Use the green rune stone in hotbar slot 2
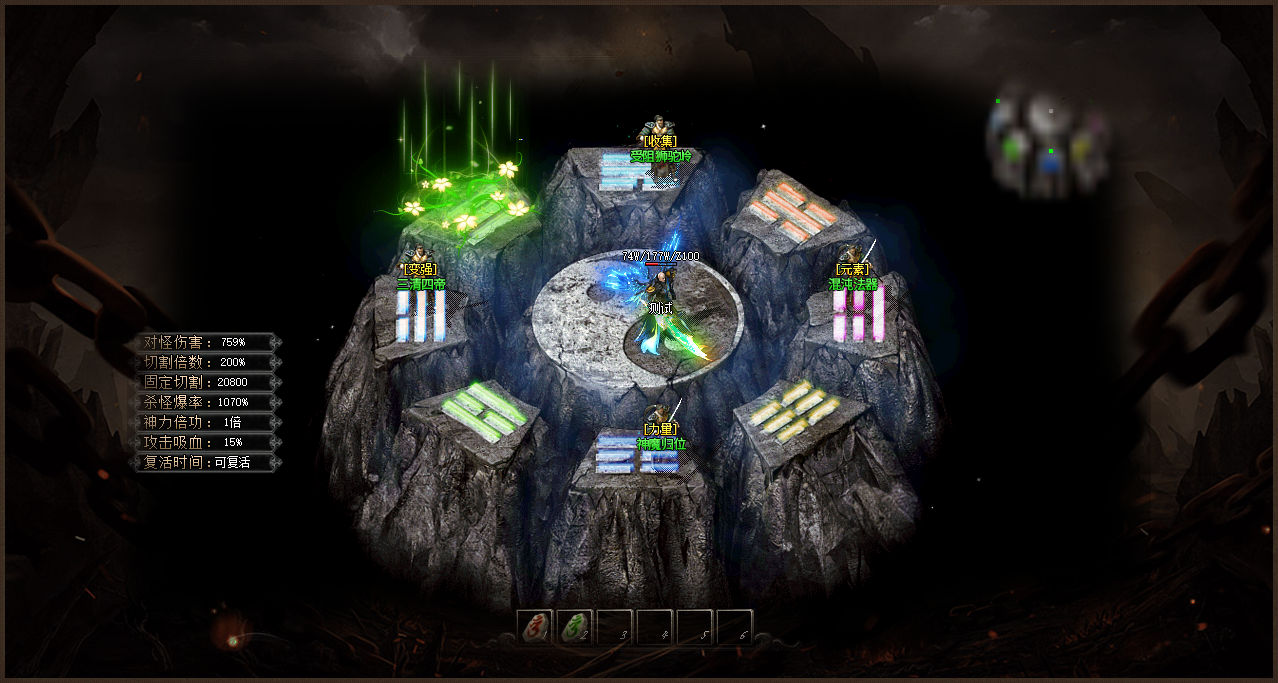Image resolution: width=1278 pixels, height=683 pixels. click(574, 627)
